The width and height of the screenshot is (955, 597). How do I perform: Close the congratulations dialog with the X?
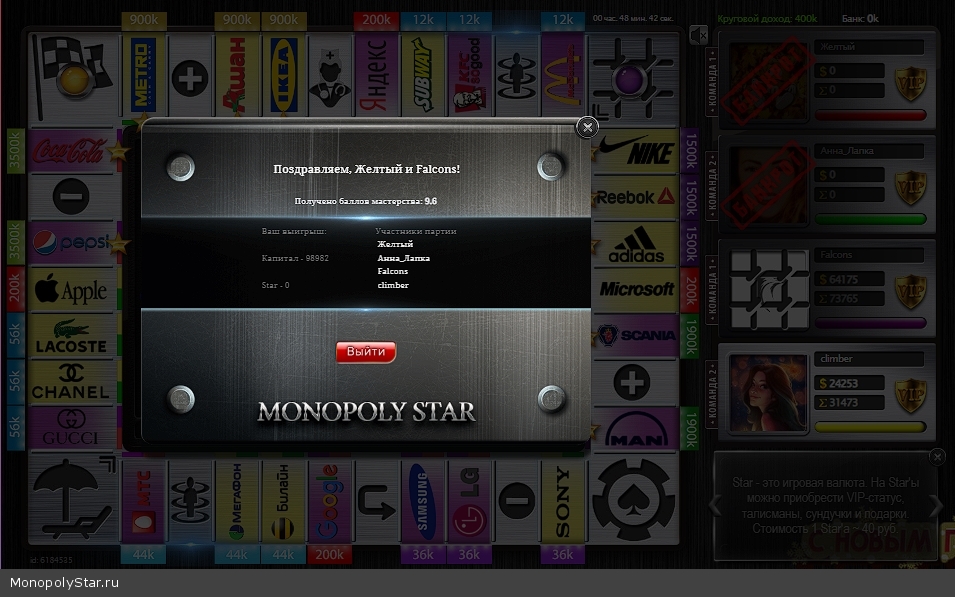tap(588, 126)
